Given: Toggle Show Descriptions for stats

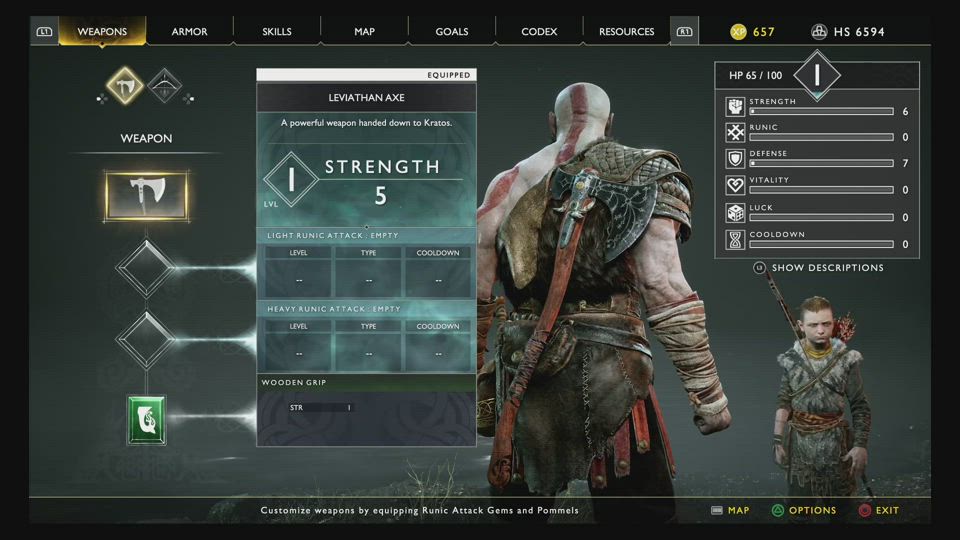Looking at the screenshot, I should click(x=827, y=268).
